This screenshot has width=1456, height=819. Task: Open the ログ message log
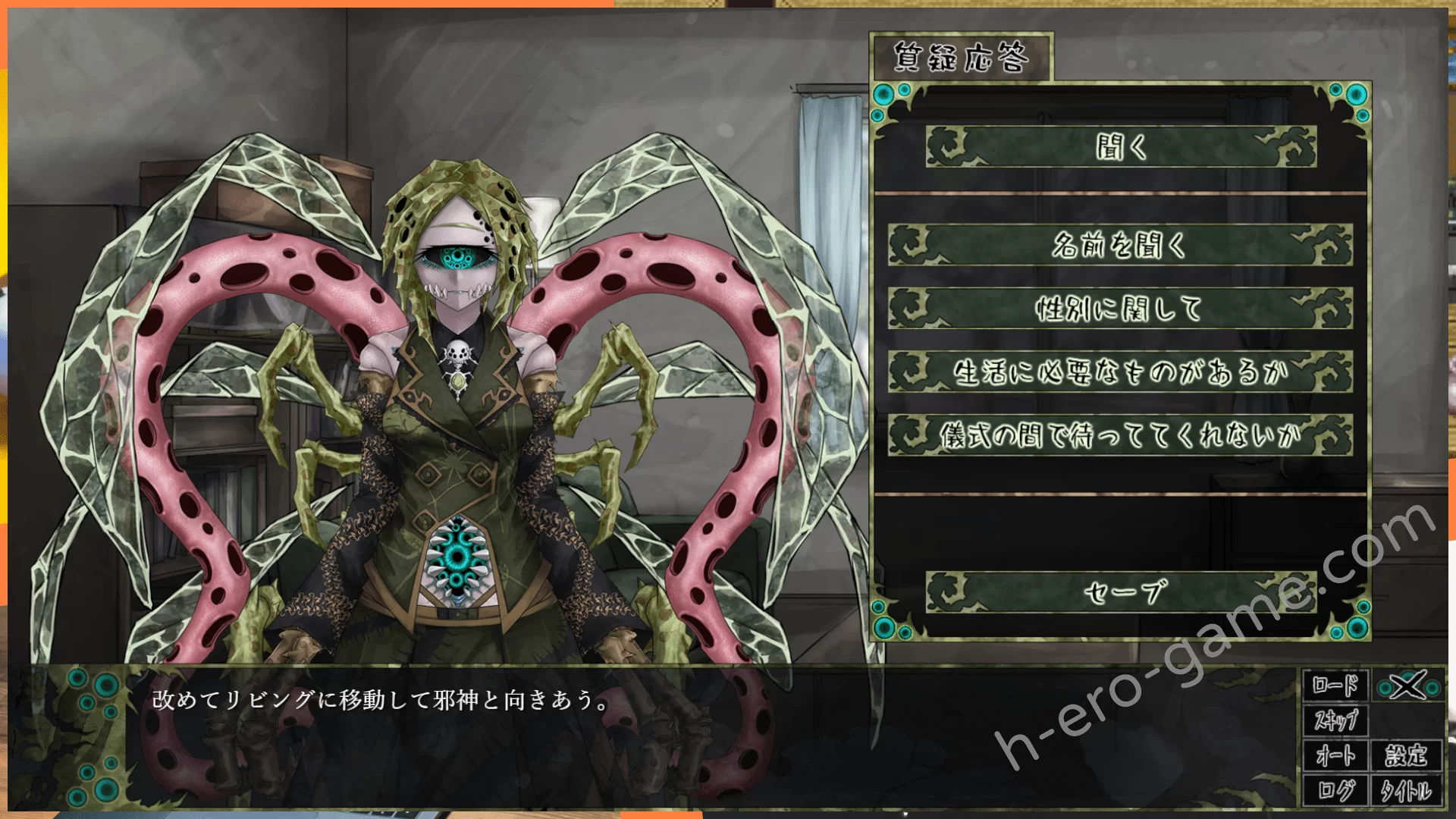click(x=1335, y=790)
